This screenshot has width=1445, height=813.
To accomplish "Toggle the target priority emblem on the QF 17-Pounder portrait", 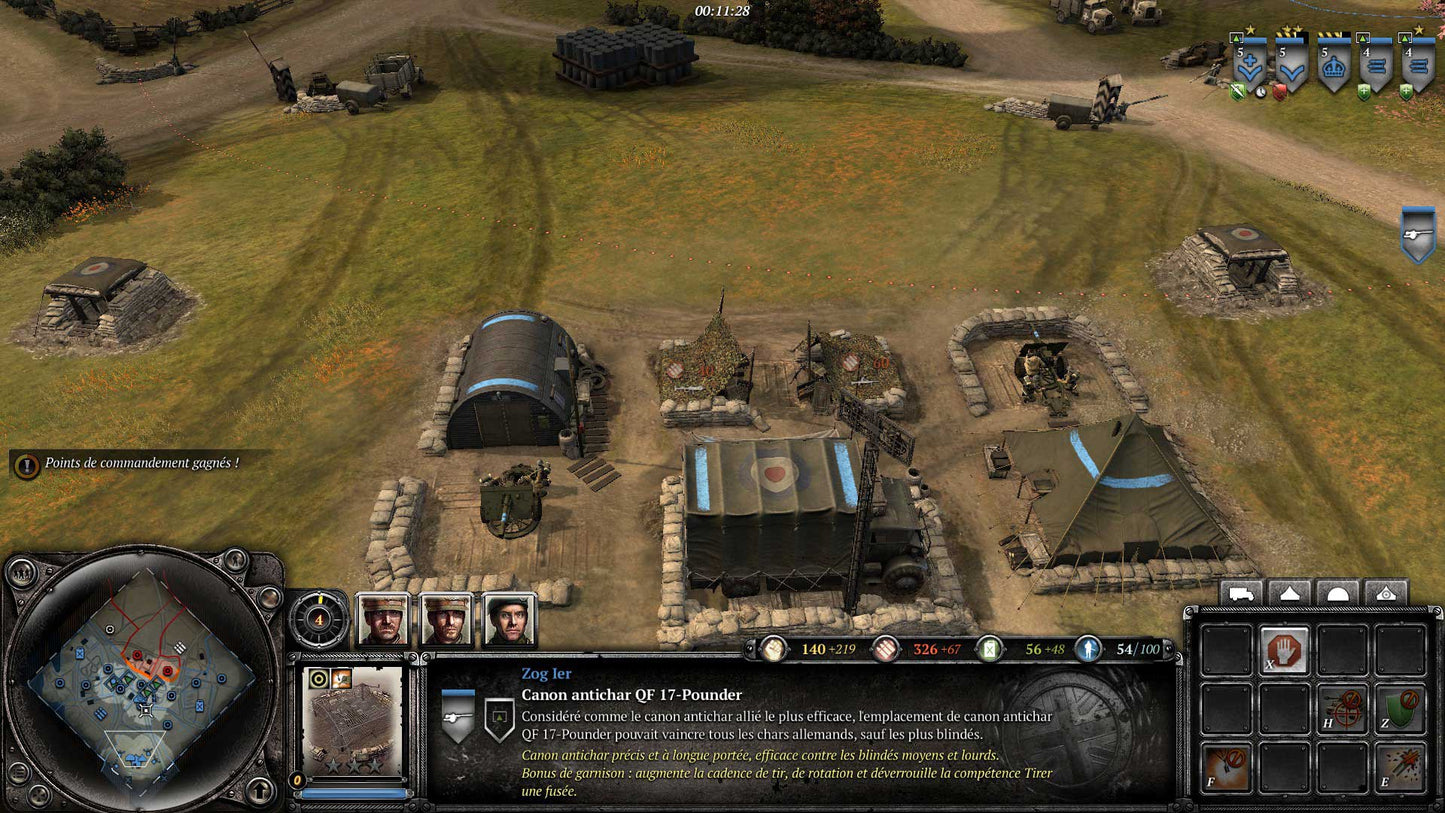I will coord(317,678).
